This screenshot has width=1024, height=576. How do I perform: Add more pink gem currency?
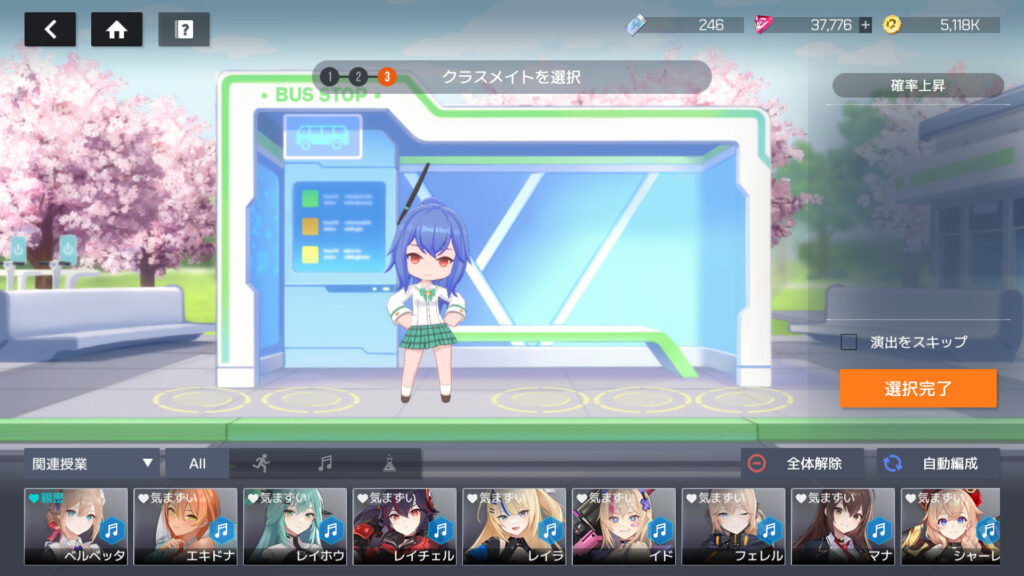pos(866,25)
